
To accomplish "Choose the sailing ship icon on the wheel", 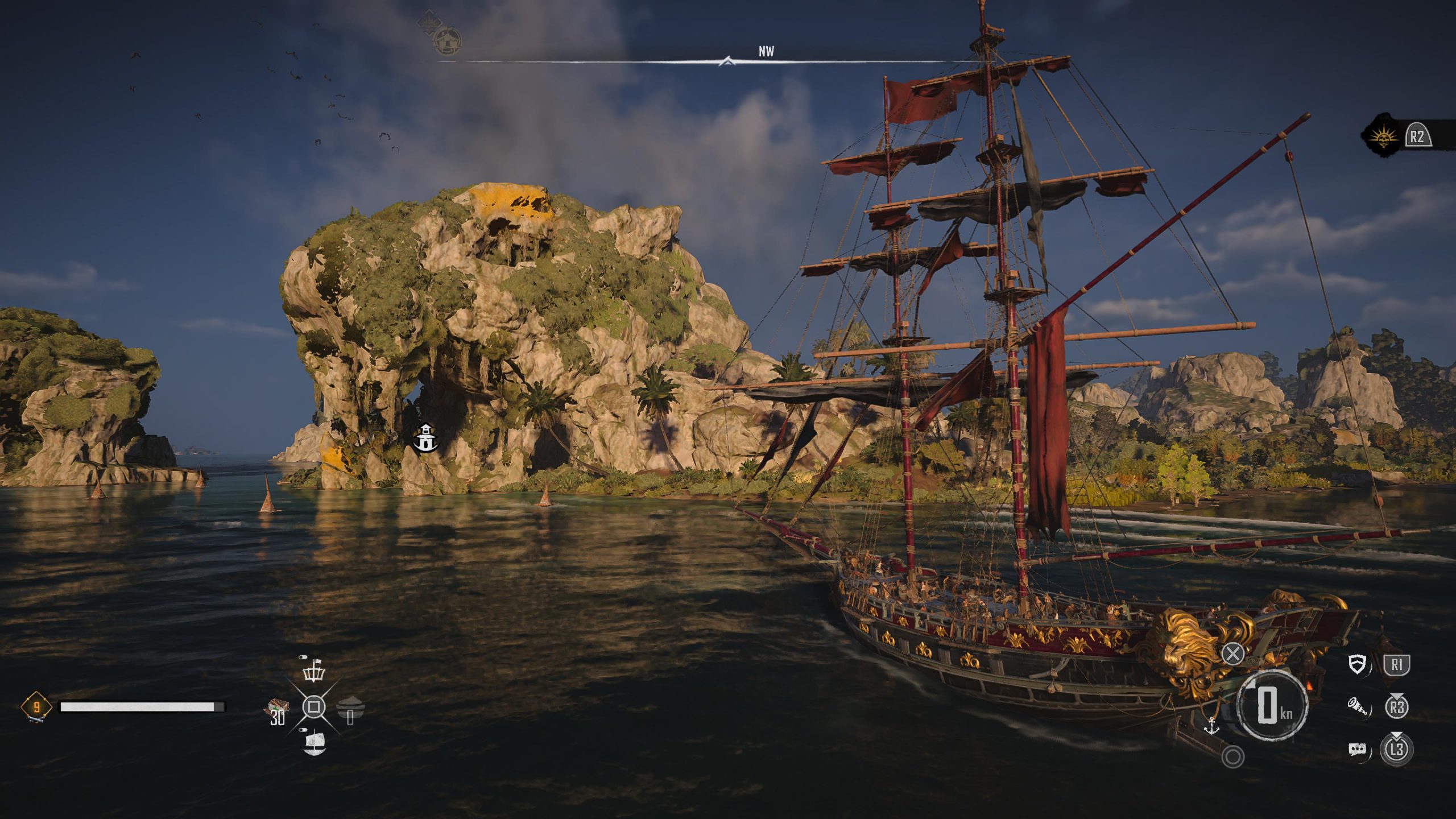I will pos(315,743).
